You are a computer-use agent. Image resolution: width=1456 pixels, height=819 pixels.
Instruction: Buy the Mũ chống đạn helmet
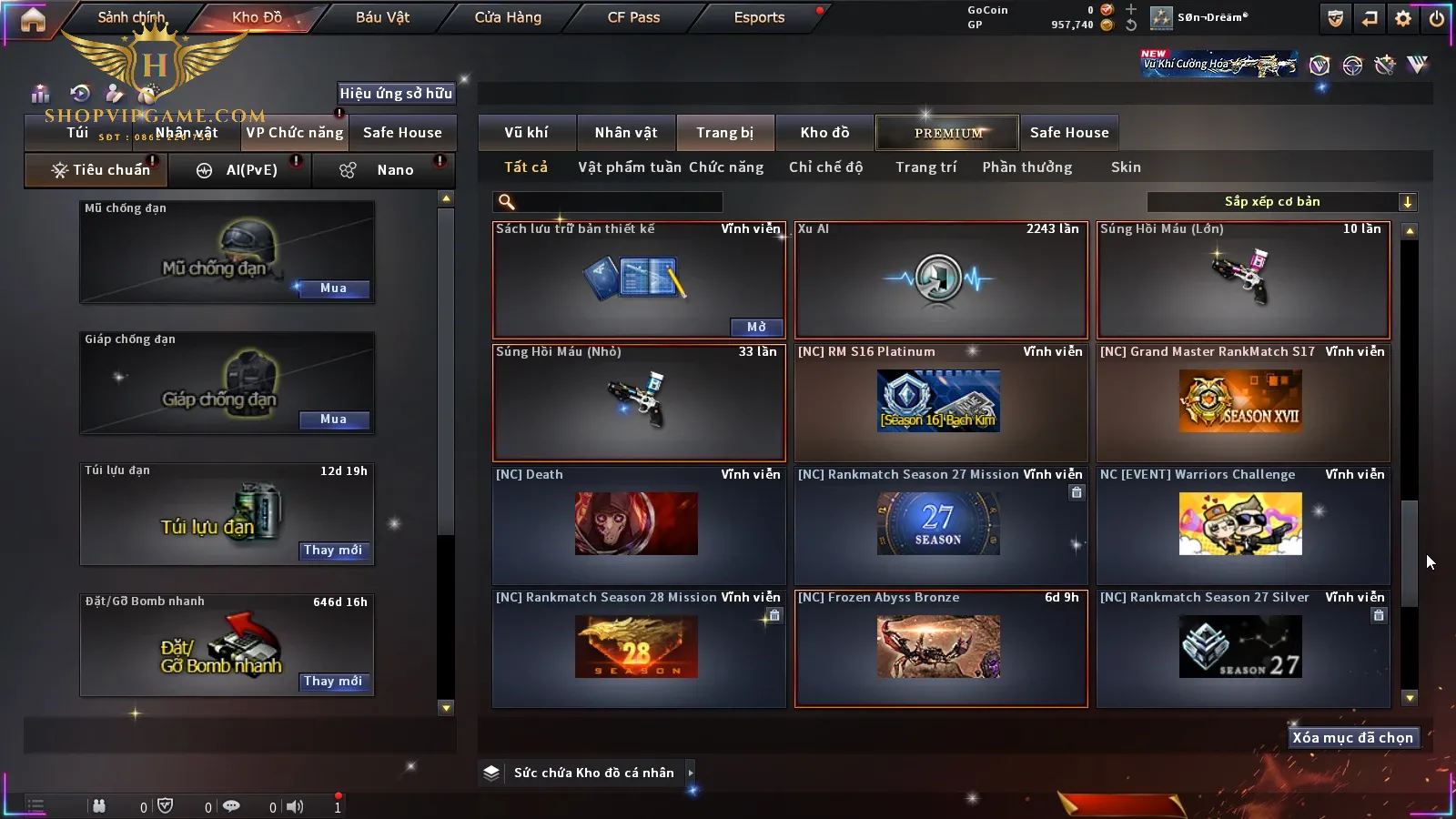(333, 288)
